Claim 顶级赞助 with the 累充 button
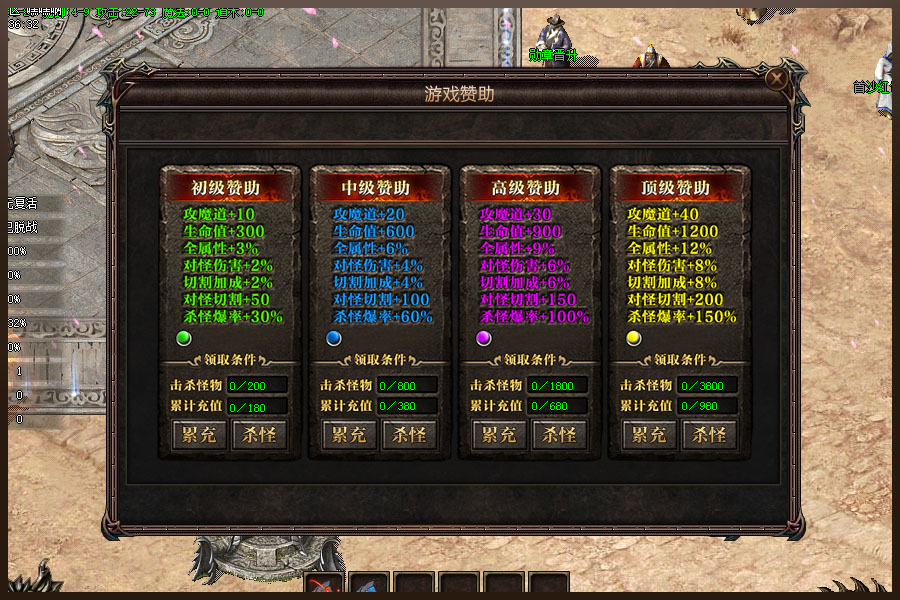Viewport: 900px width, 600px height. pyautogui.click(x=649, y=435)
